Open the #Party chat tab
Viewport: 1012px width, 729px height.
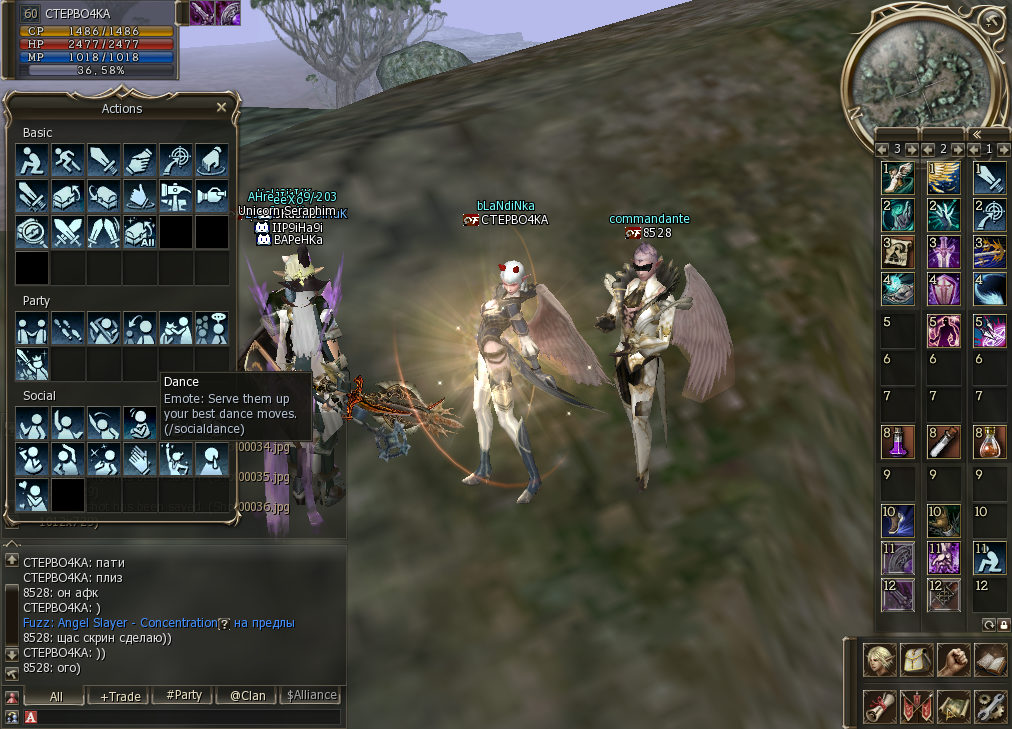184,695
